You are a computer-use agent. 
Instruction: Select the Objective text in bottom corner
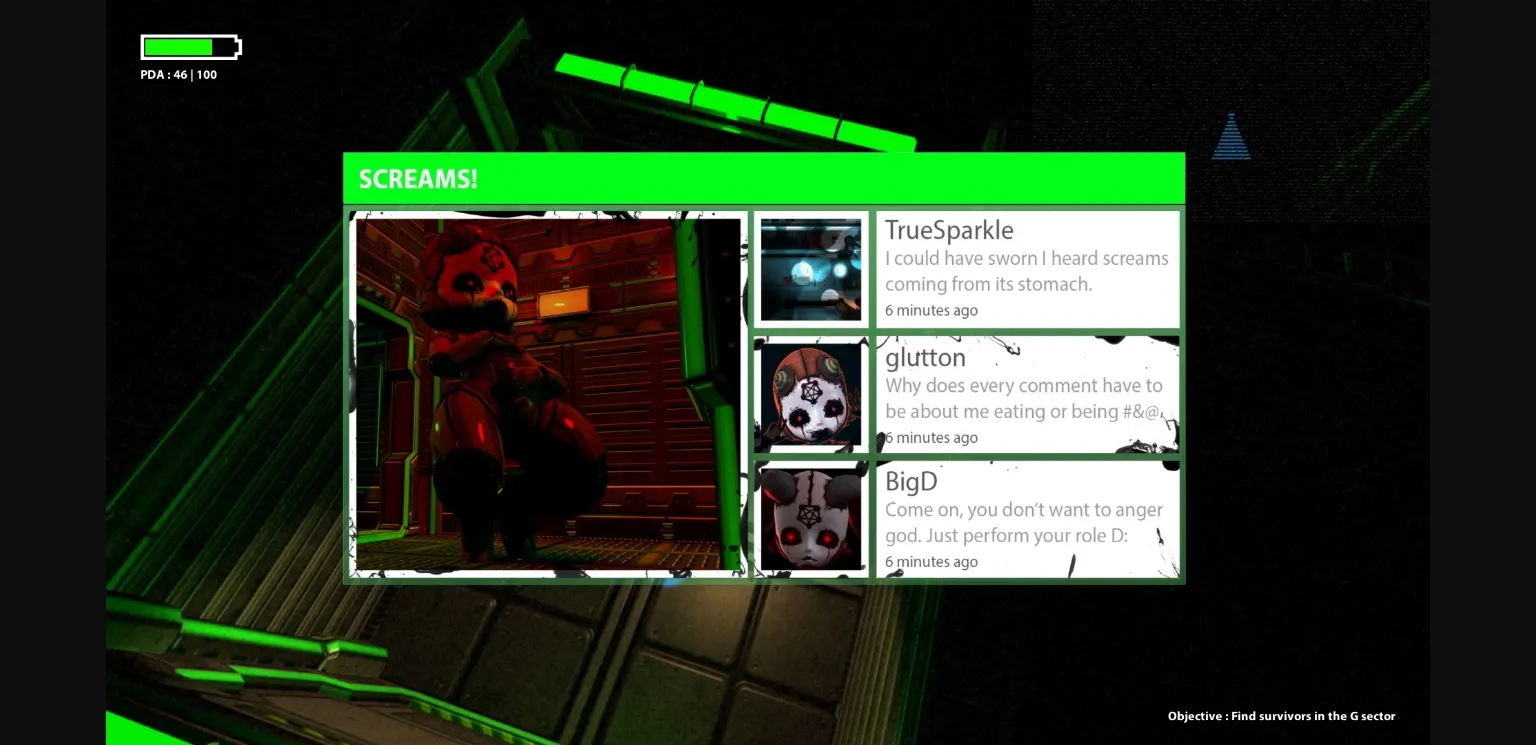coord(1281,716)
